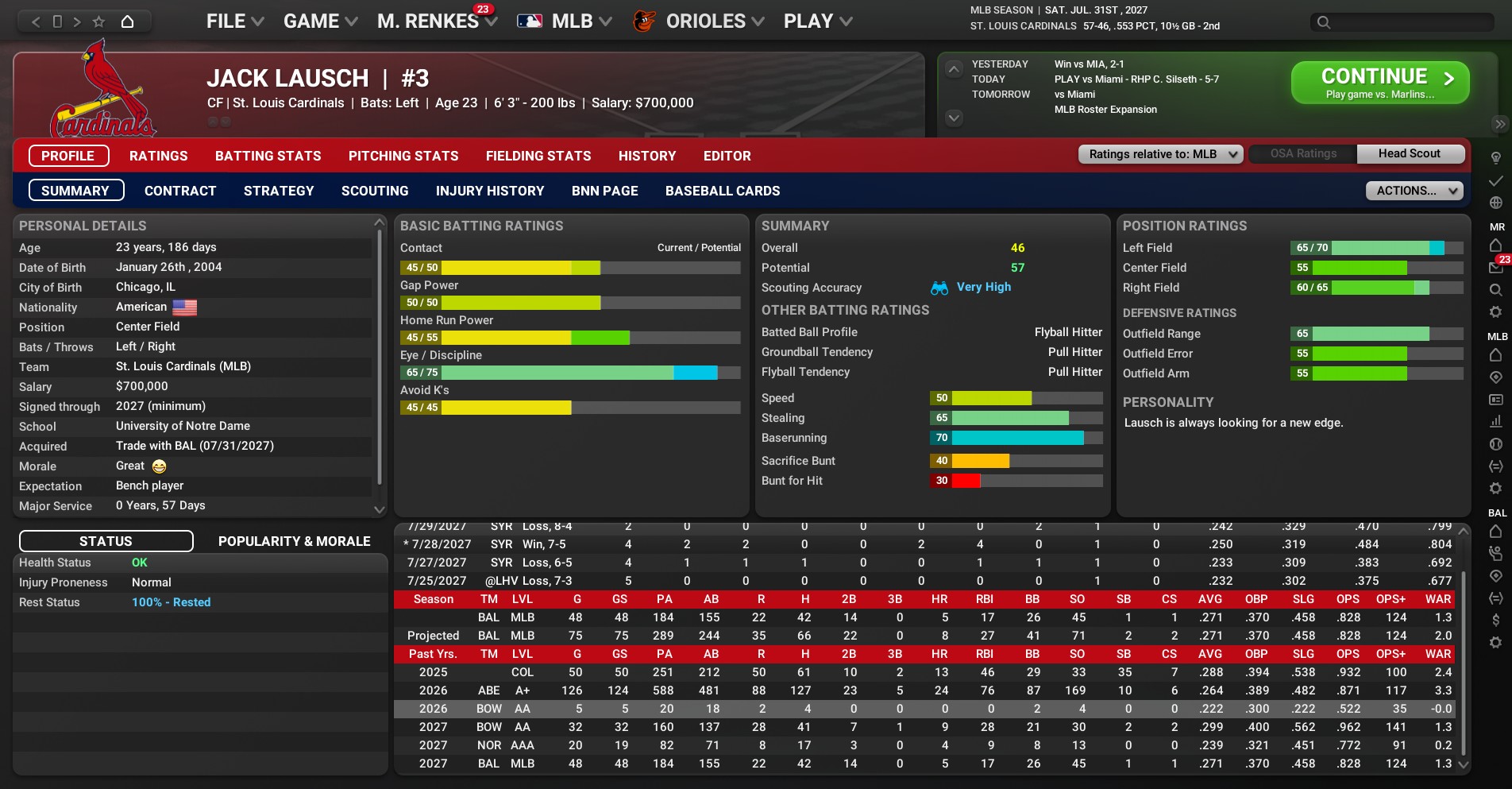This screenshot has height=789, width=1512.
Task: Go to the home screen icon
Action: (x=127, y=21)
